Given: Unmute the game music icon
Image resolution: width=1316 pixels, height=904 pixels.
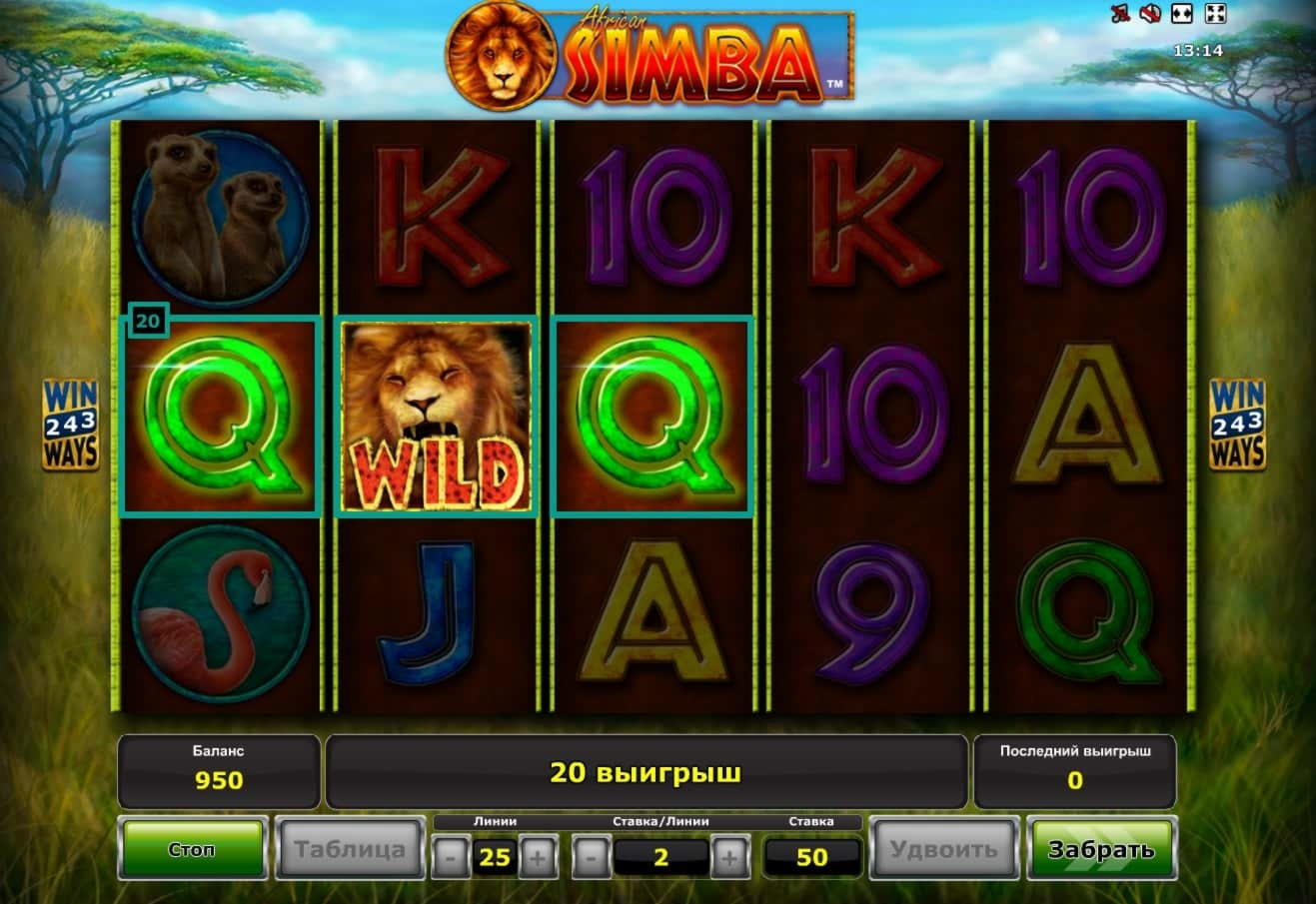Looking at the screenshot, I should tap(1120, 13).
